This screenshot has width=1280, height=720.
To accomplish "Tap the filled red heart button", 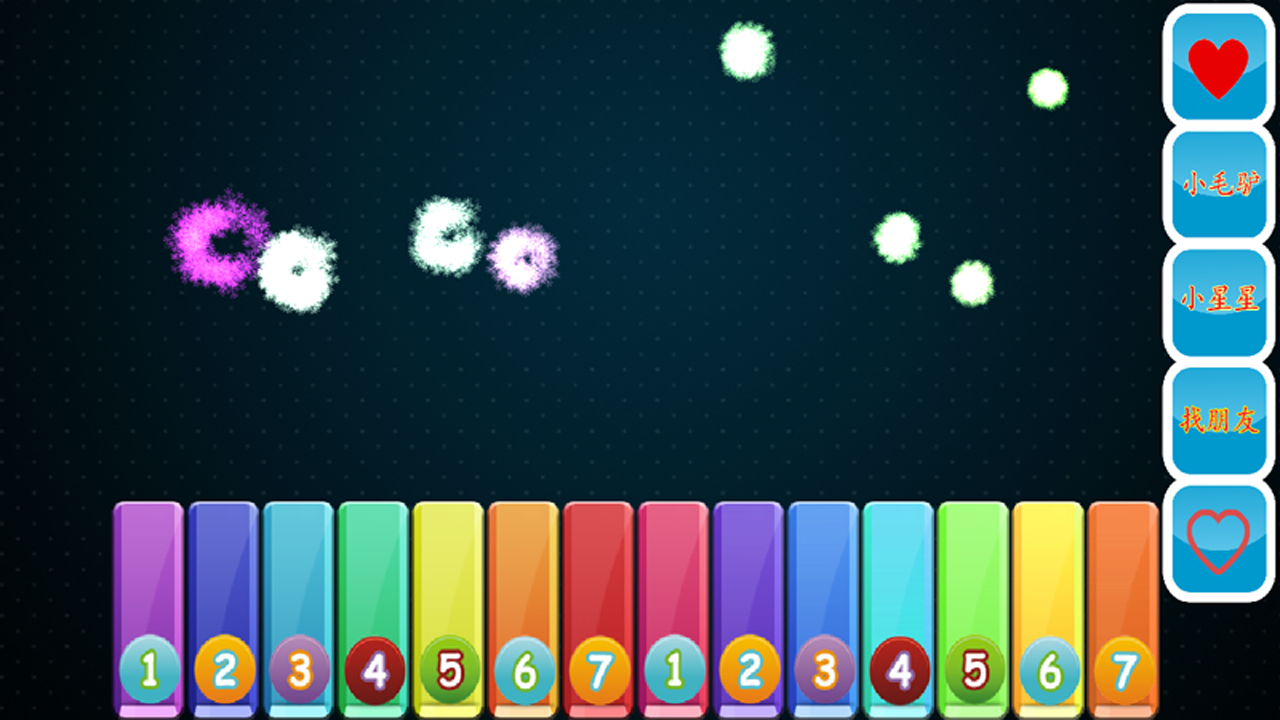I will coord(1218,68).
